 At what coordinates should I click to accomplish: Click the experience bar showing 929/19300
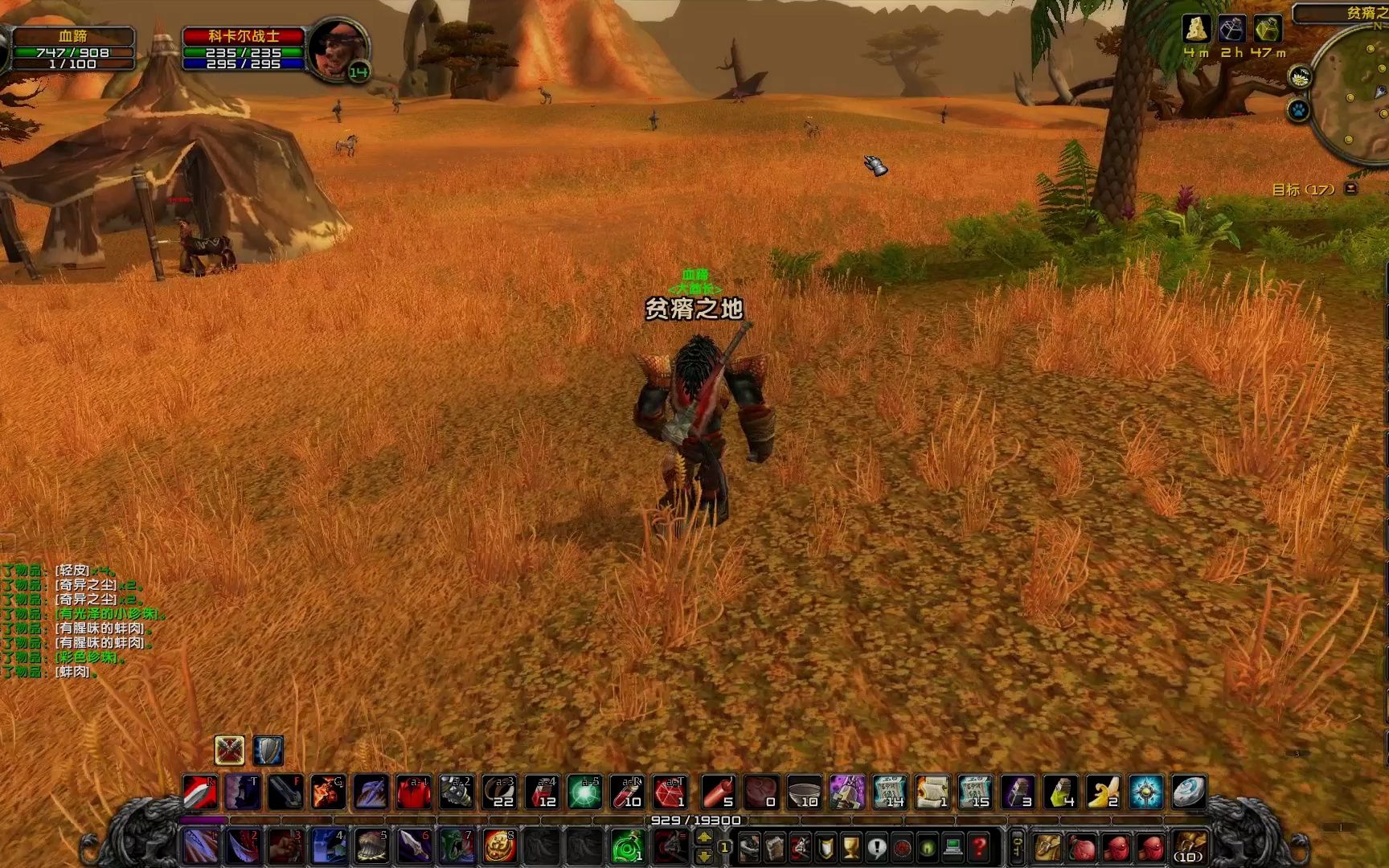coord(694,820)
